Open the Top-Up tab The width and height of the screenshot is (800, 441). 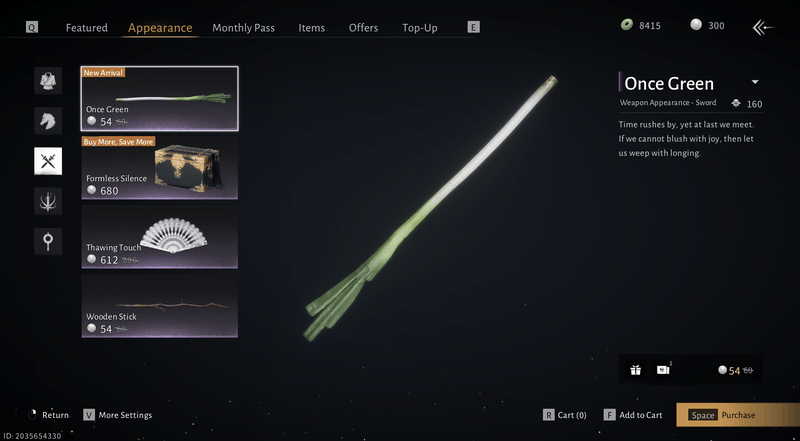point(419,28)
